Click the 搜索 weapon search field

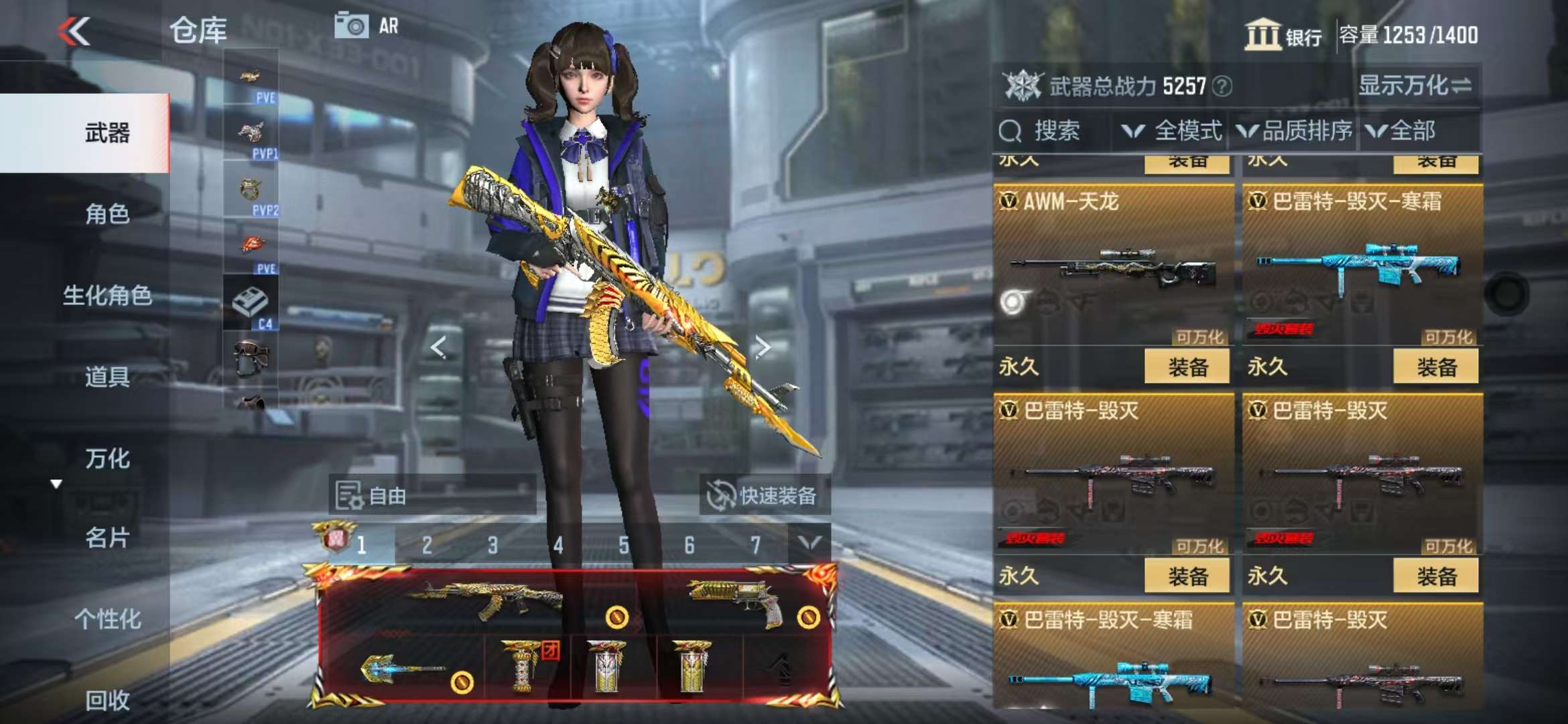pos(1055,131)
